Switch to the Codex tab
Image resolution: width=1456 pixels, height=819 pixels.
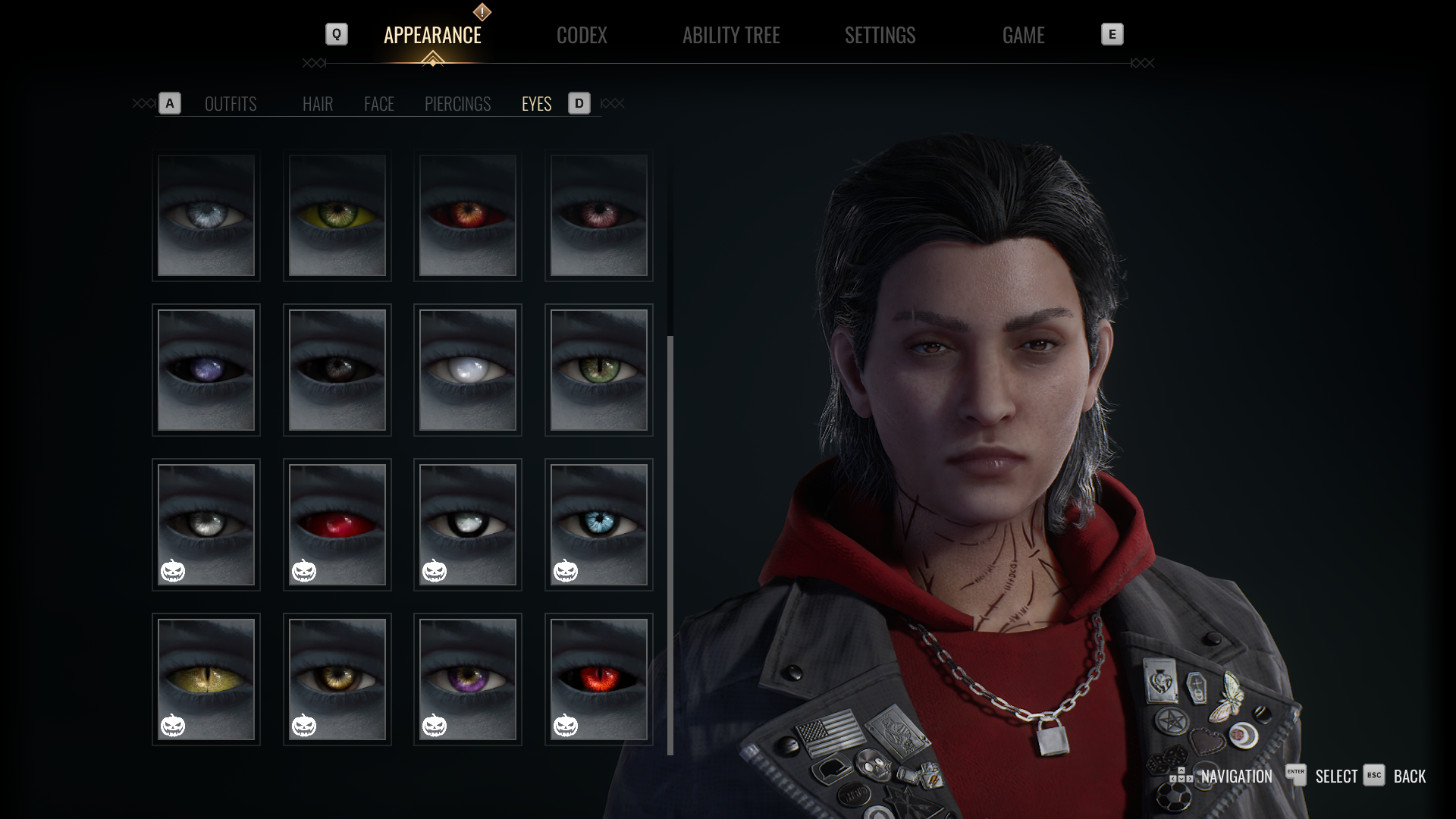coord(582,36)
